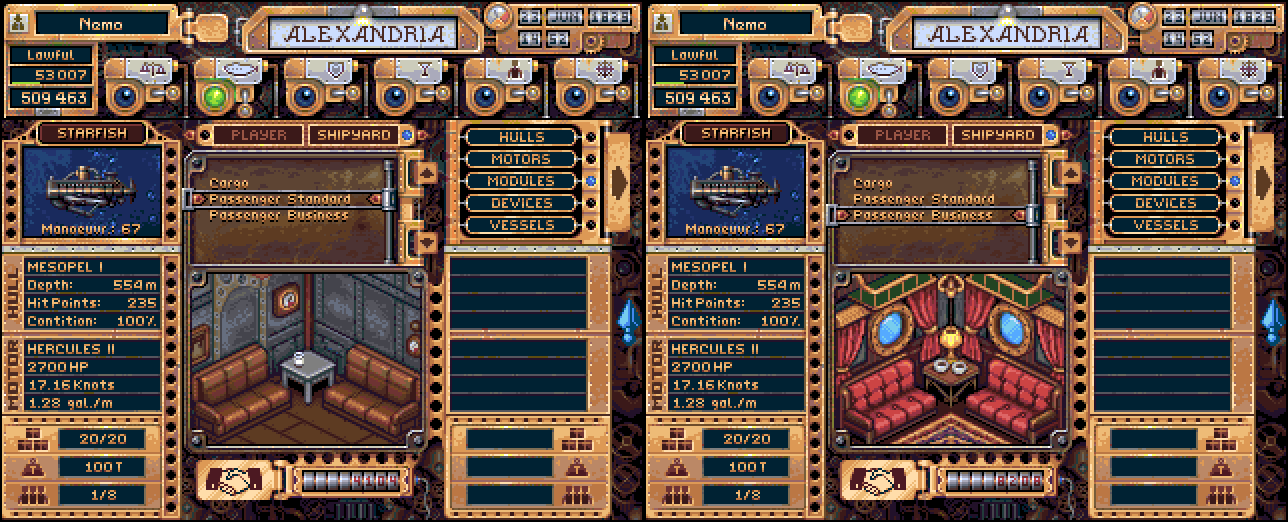Choose the unhighlighted Passenger Business module entry
Viewport: 1288px width, 522px height.
280,215
